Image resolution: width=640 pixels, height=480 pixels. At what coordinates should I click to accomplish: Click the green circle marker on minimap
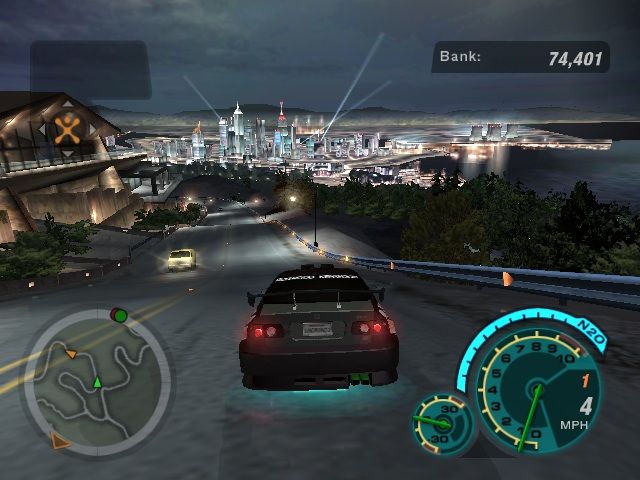[x=119, y=316]
